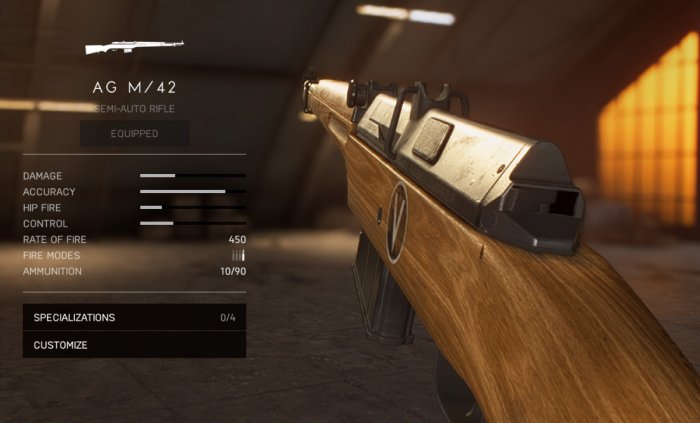Select the AG M/42 rifle silhouette icon
Viewport: 700px width, 423px height.
(x=134, y=47)
